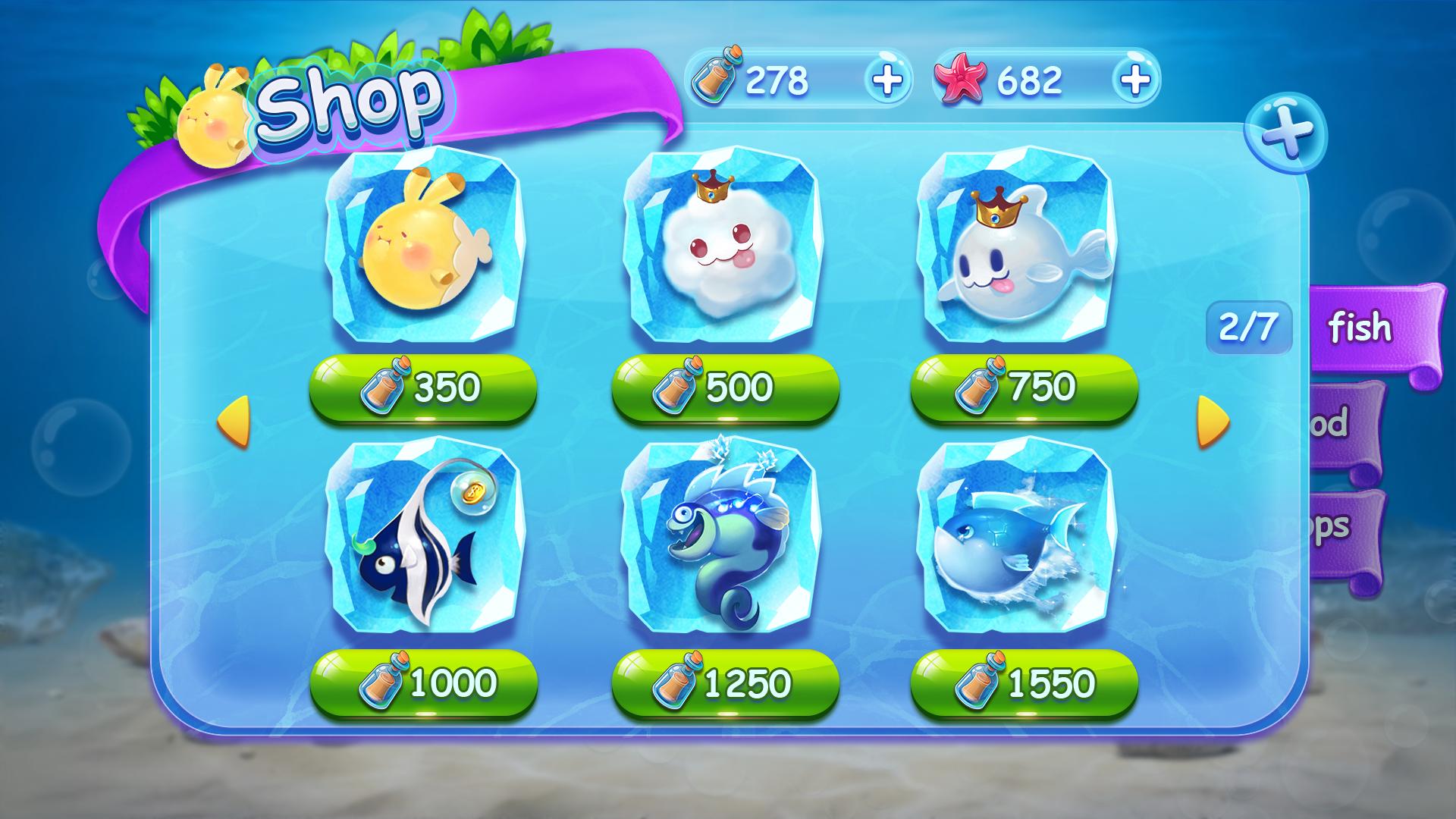Purchase the striped angelfish for 1000

[423, 683]
